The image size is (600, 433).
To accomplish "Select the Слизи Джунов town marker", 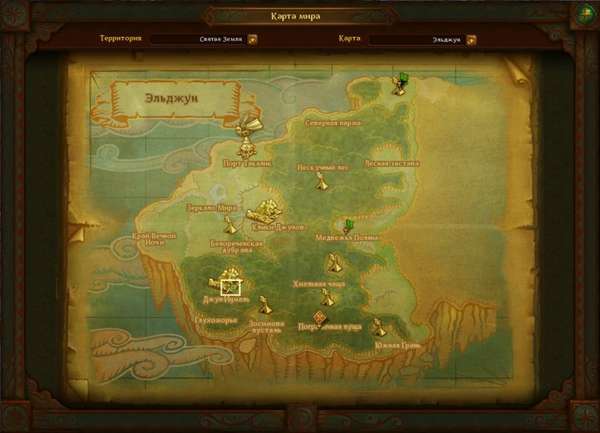I will [x=265, y=211].
